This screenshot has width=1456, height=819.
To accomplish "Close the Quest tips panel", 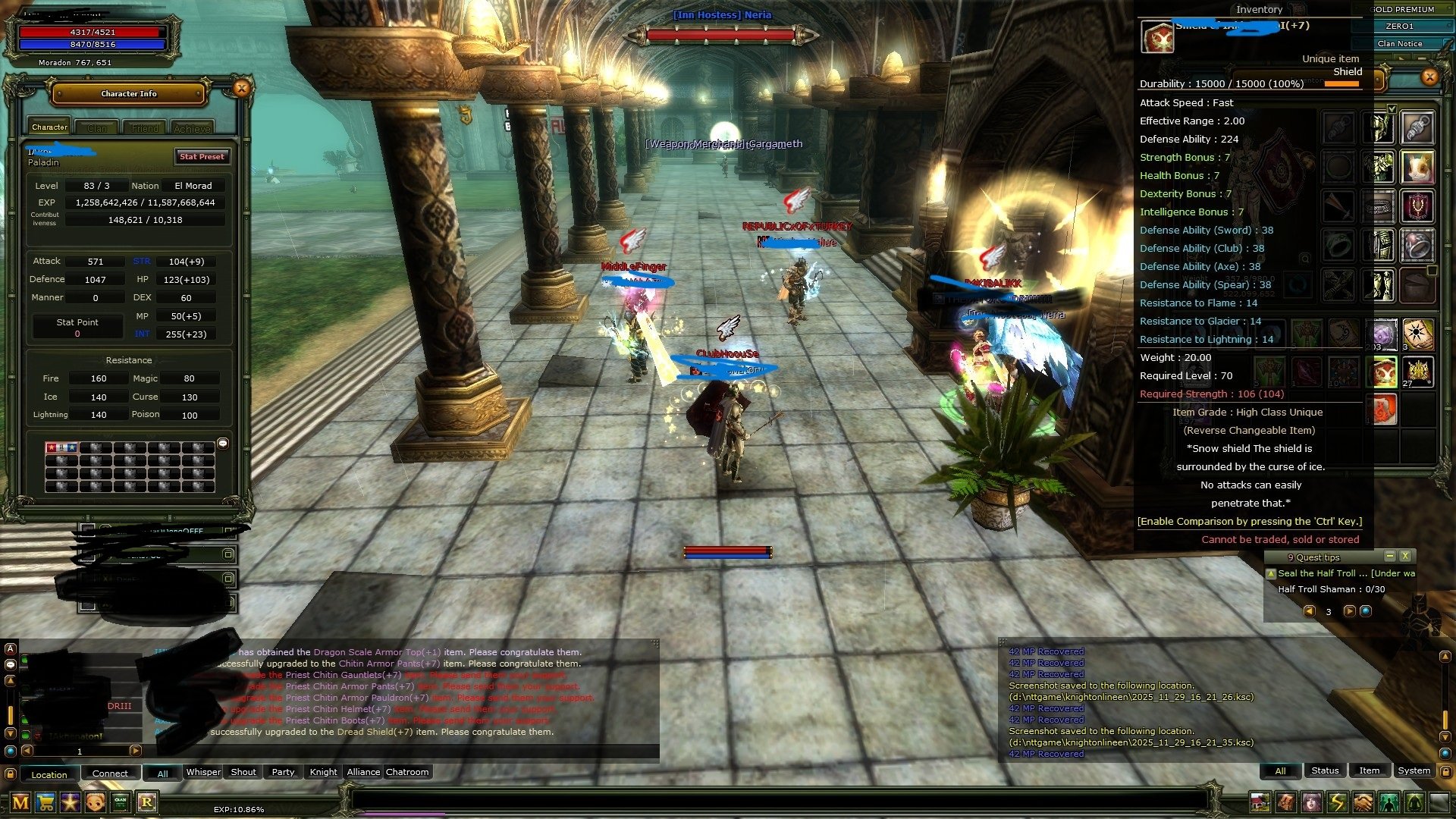I will (x=1405, y=556).
